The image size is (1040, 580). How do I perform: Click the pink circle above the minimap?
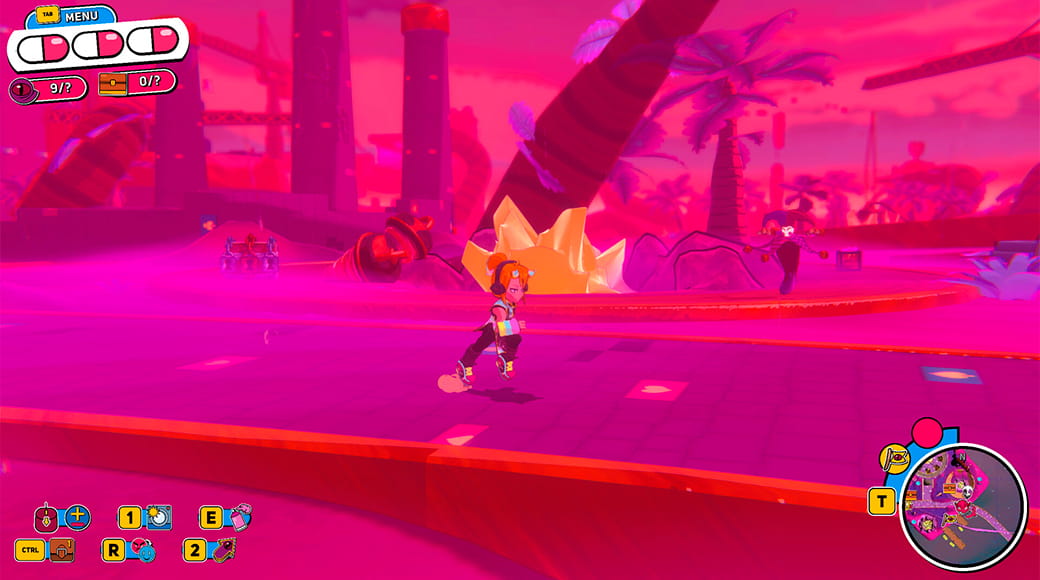pos(928,432)
